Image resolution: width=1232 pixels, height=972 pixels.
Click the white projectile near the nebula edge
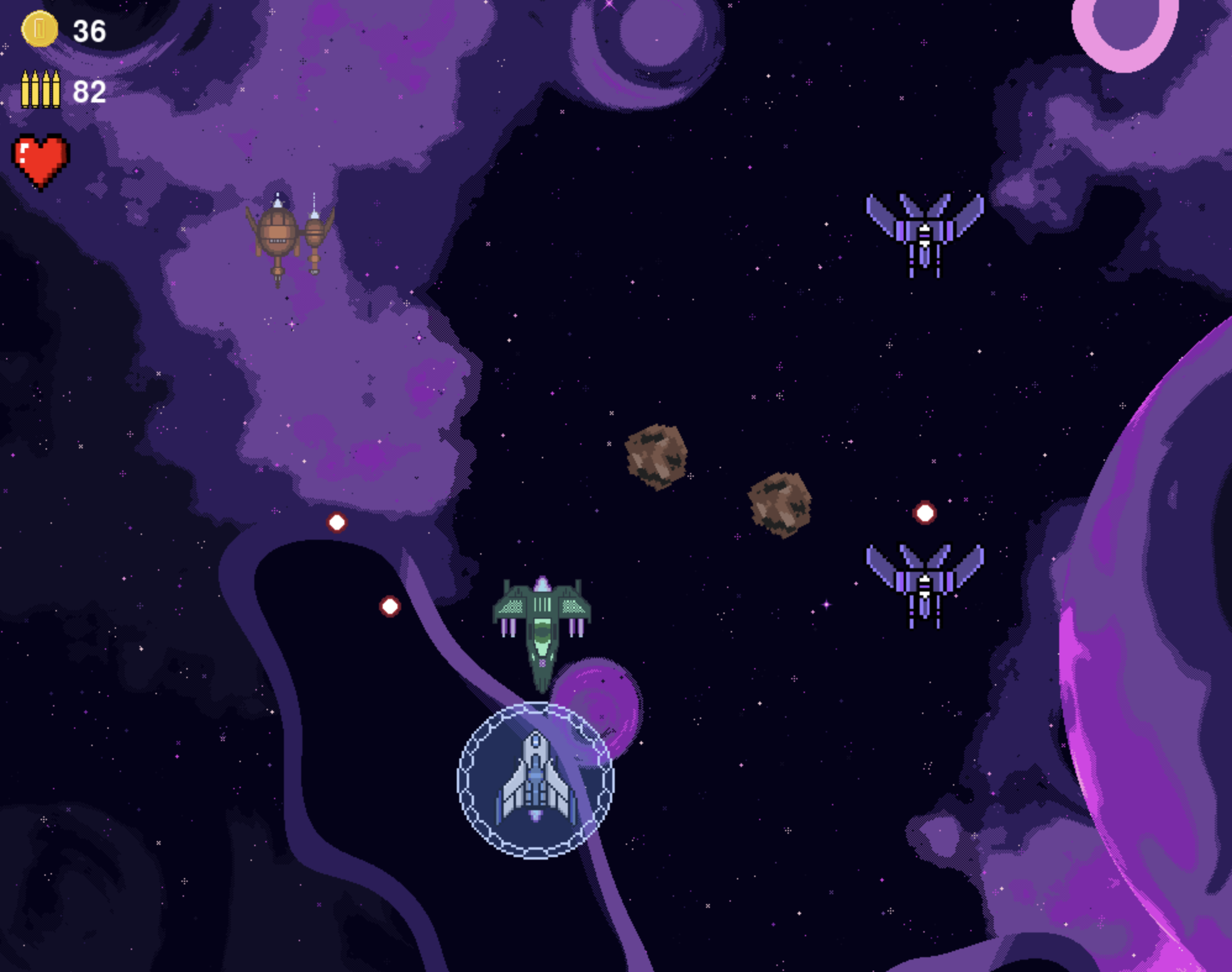336,522
